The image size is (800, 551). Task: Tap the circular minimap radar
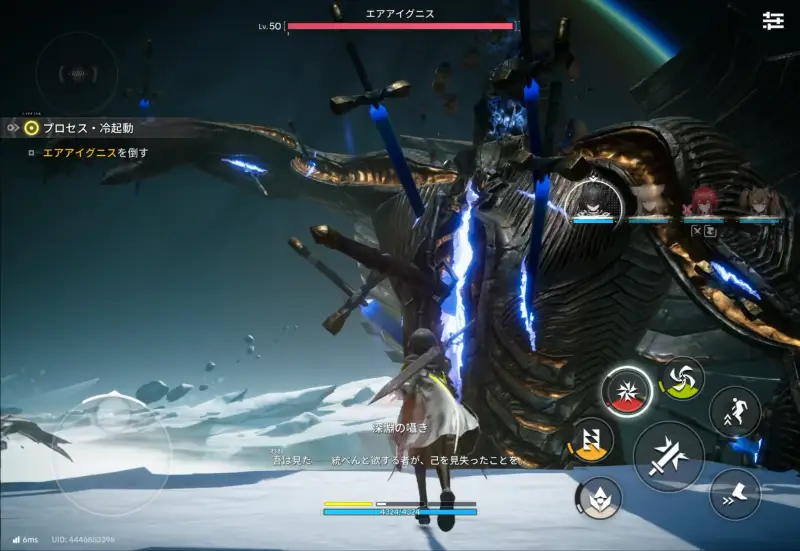coord(75,73)
